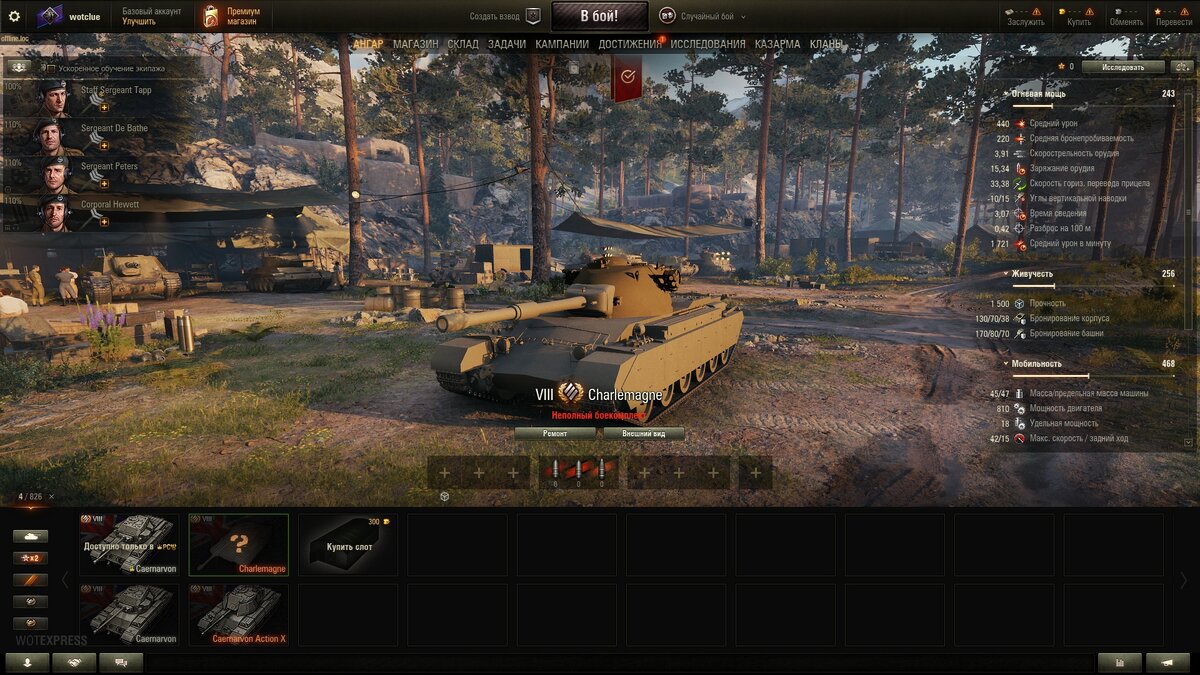View the ДОСТИЖЕНИЯ tab

point(630,44)
